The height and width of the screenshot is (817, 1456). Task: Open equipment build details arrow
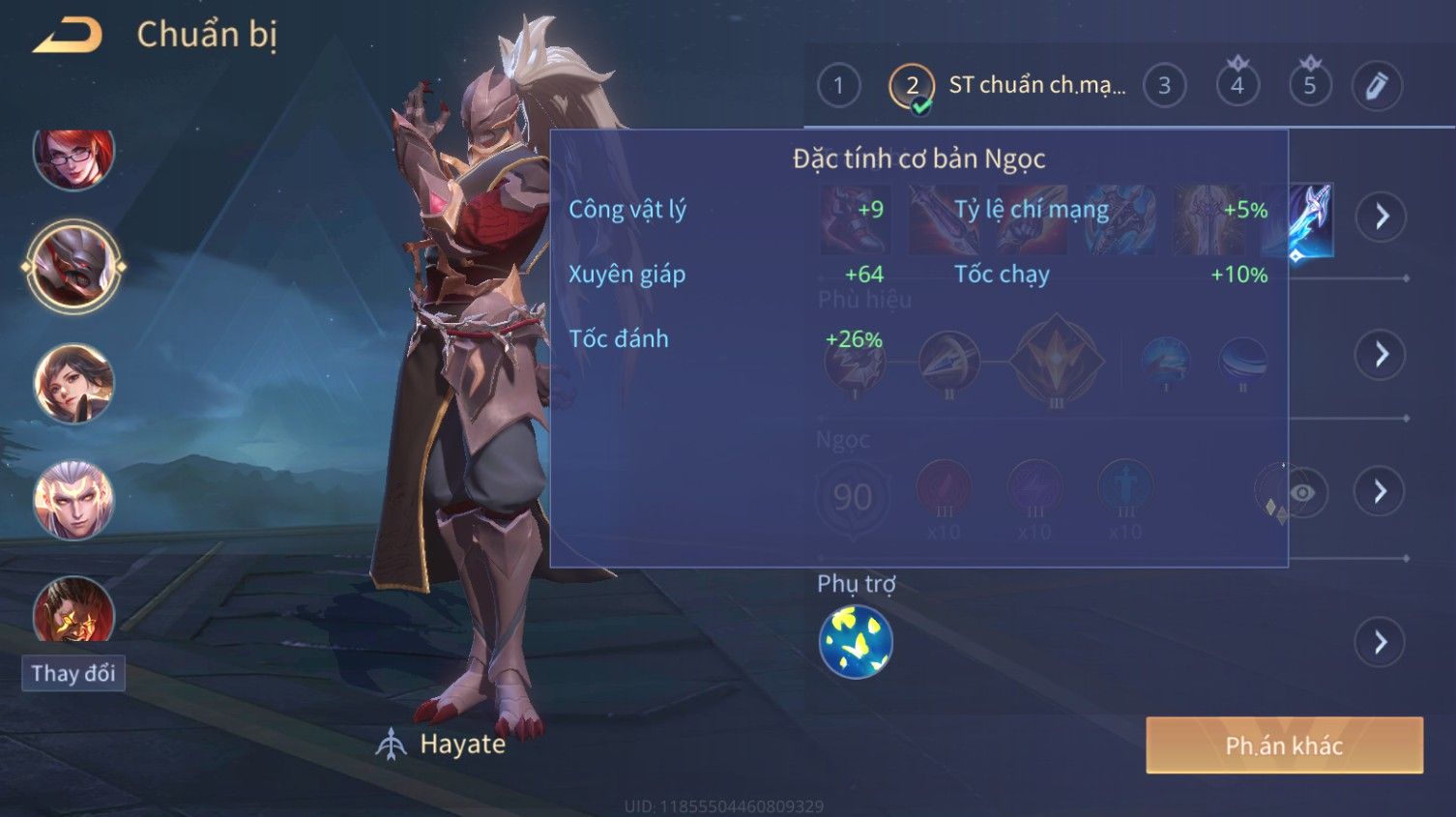[1381, 216]
